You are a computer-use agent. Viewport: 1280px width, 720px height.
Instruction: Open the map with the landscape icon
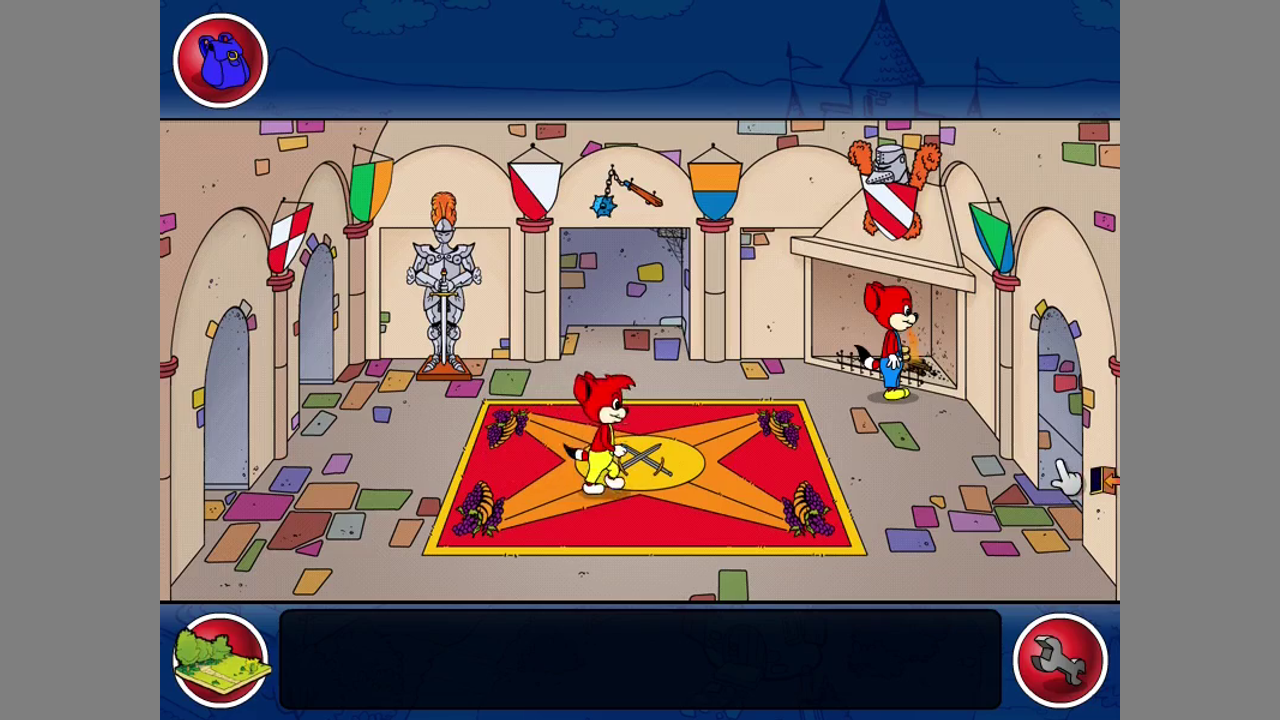(x=220, y=660)
